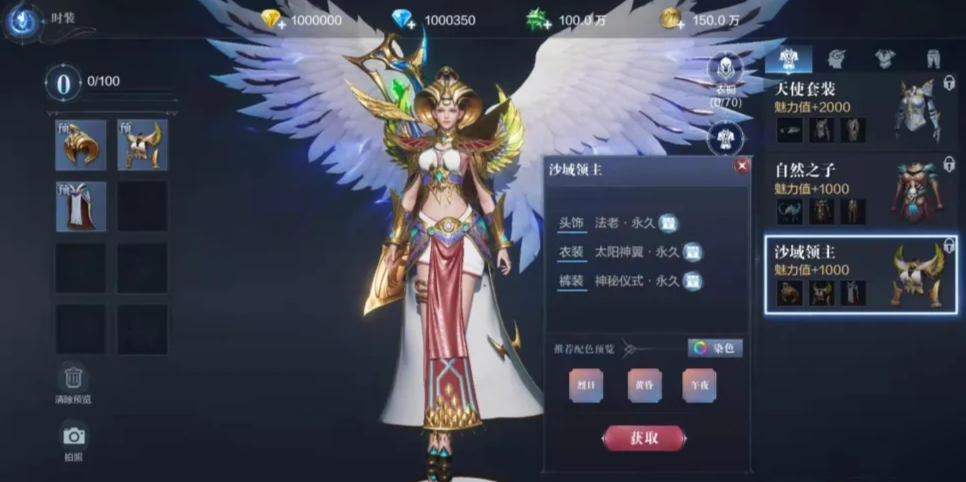This screenshot has height=482, width=966.
Task: Switch to the headwear category tab
Action: (x=835, y=58)
